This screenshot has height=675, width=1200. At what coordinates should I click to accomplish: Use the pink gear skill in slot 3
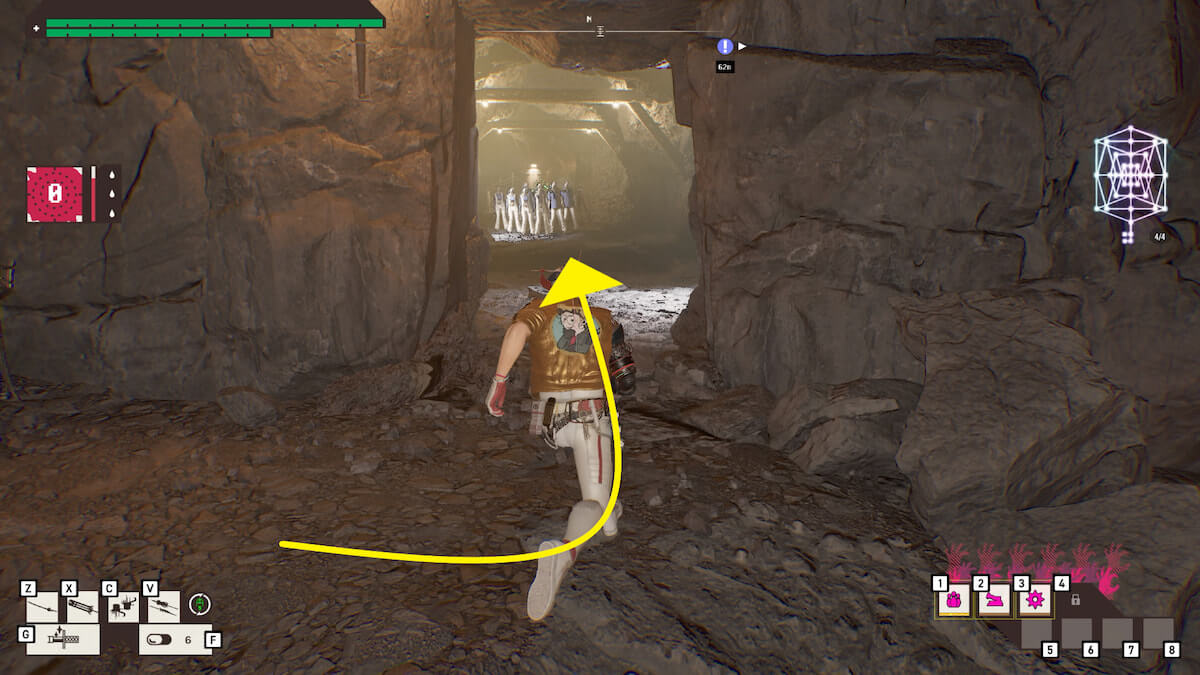[x=1034, y=602]
